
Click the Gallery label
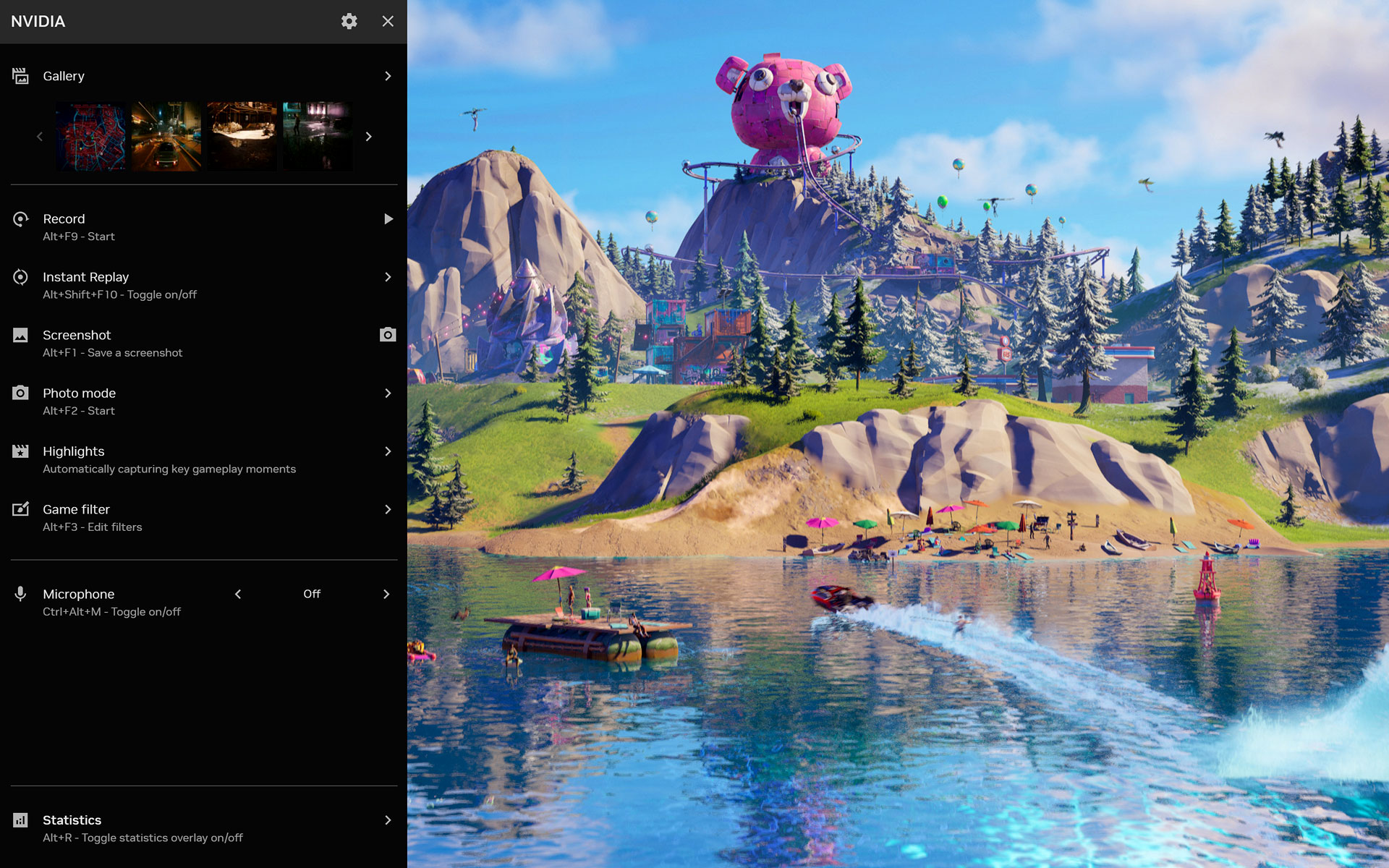coord(63,75)
